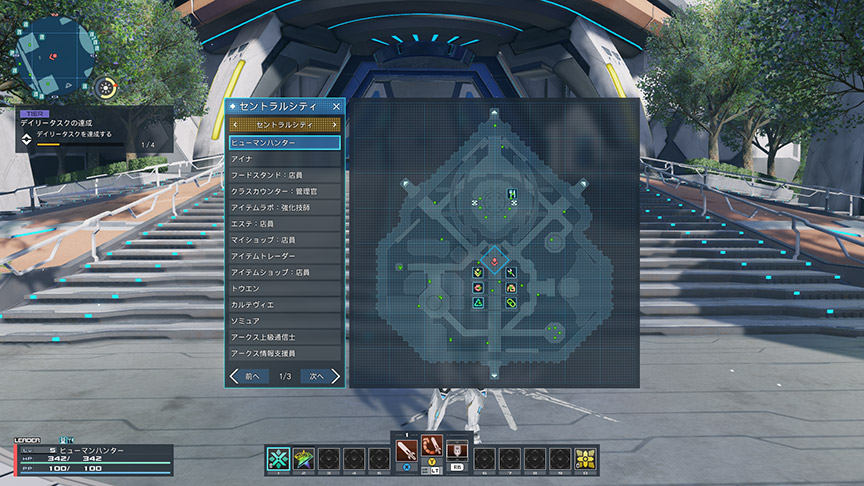Select the yellow flower icon hotbar slot

[584, 459]
